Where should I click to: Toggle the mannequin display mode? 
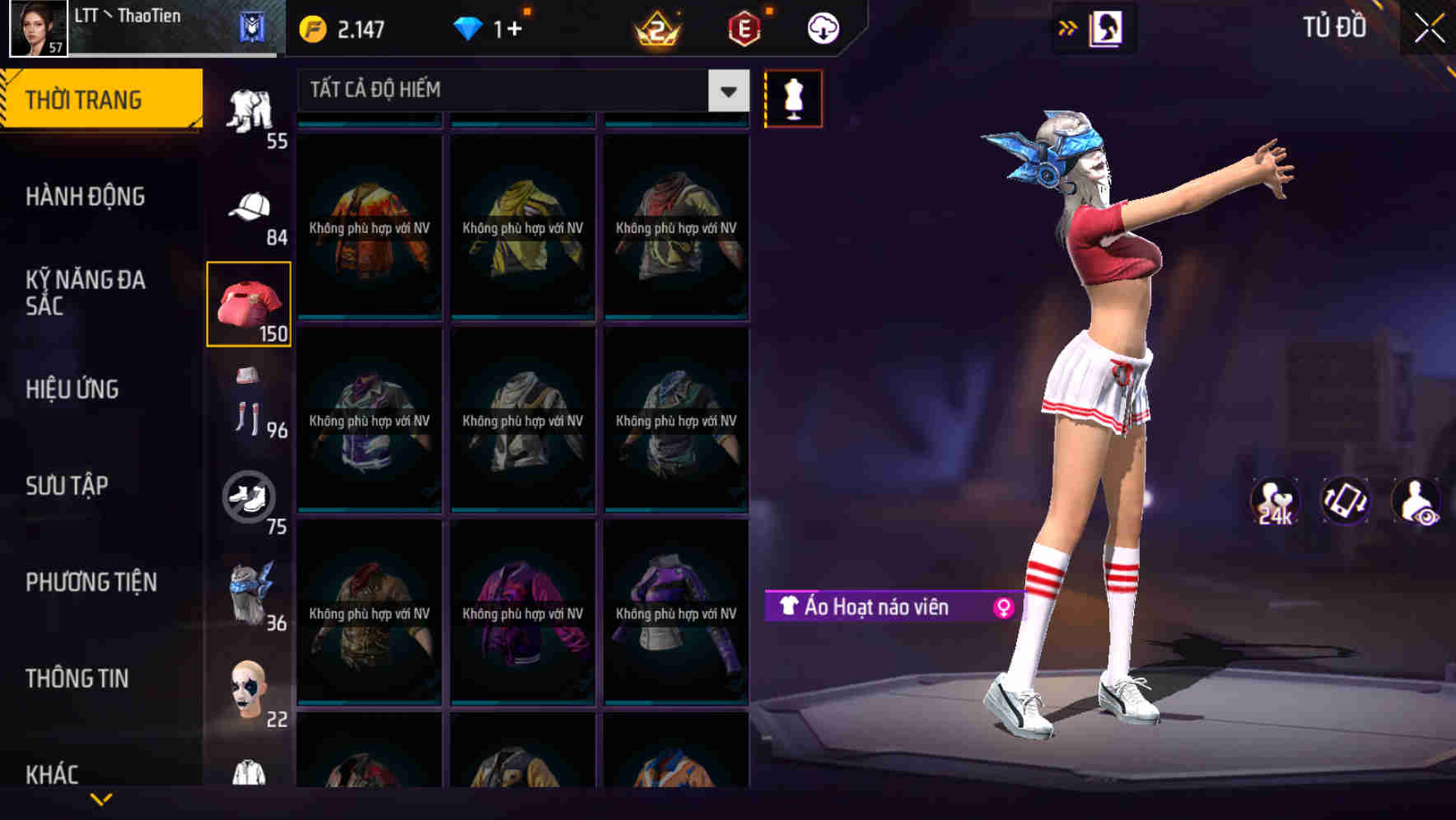[793, 97]
